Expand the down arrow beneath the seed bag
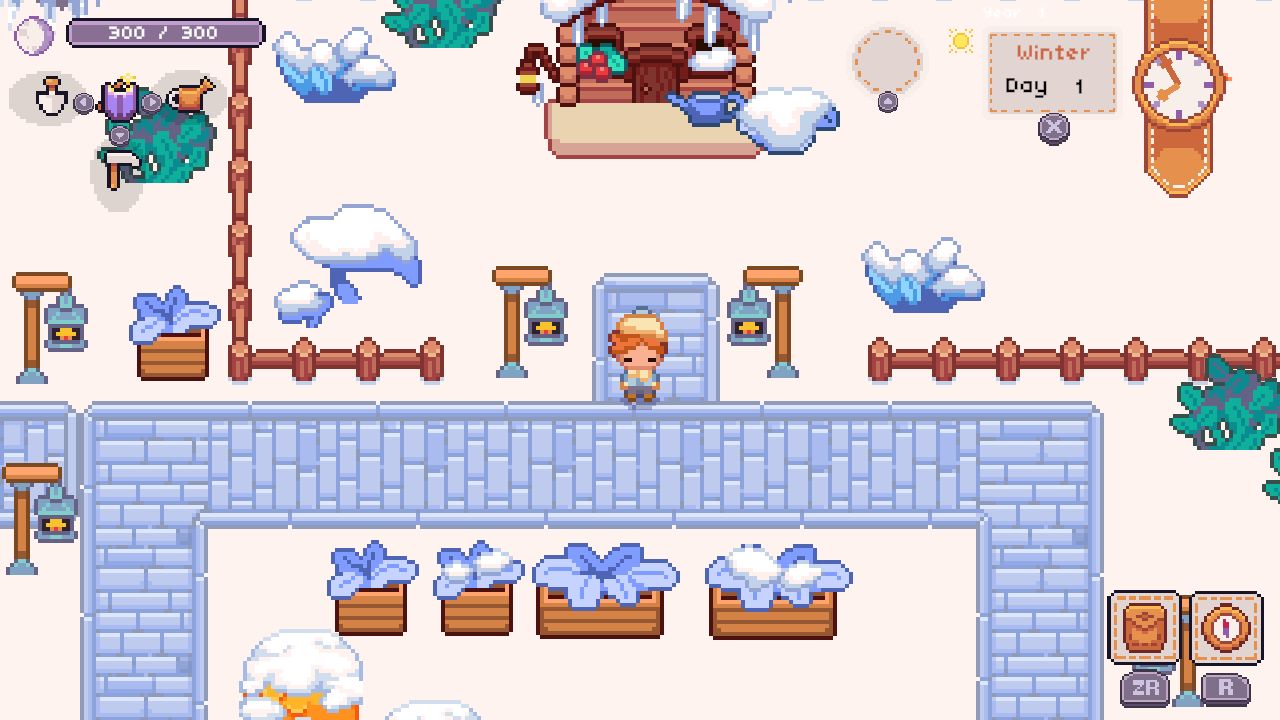Viewport: 1280px width, 720px height. click(120, 135)
